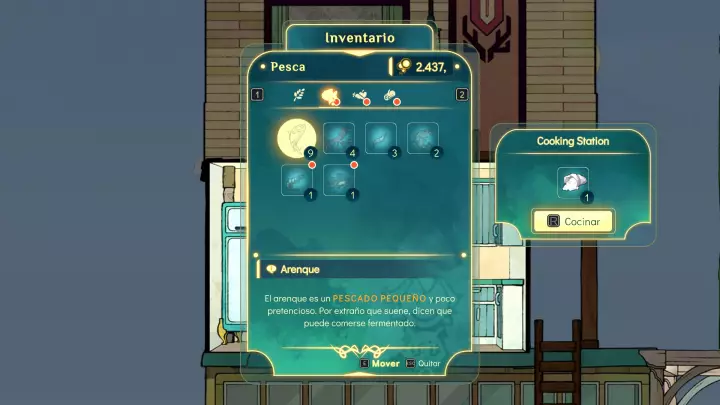
Task: Select the highlighted Arenque fish slot
Action: [296, 137]
